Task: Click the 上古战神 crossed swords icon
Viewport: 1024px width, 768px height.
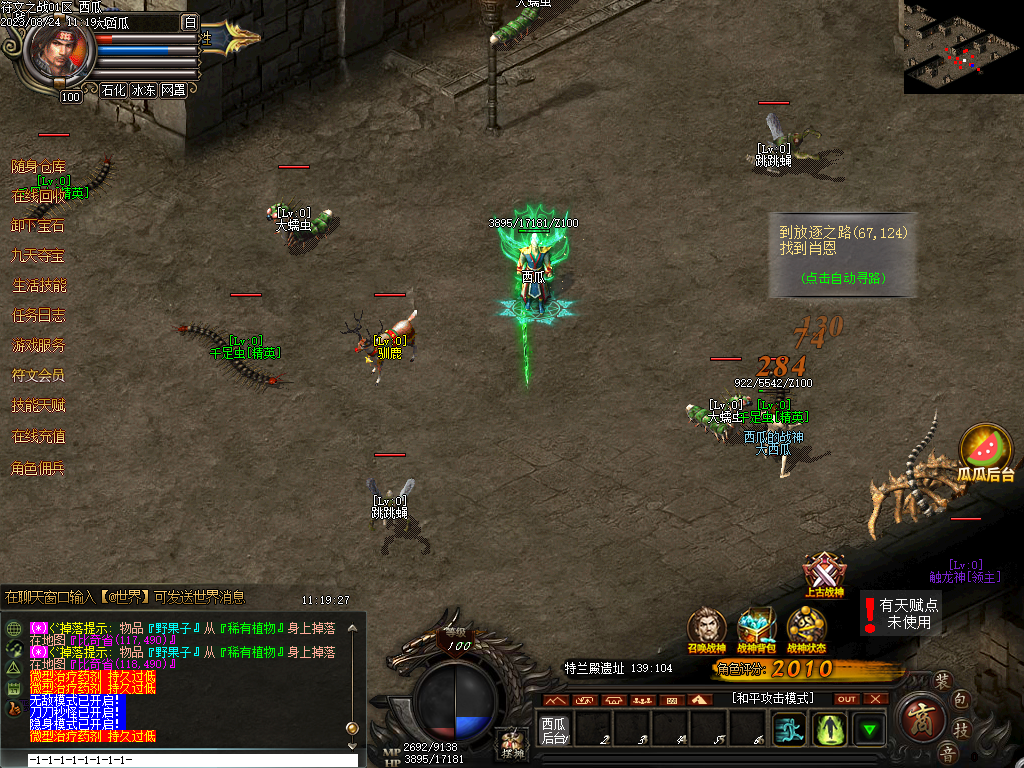Action: click(x=823, y=575)
